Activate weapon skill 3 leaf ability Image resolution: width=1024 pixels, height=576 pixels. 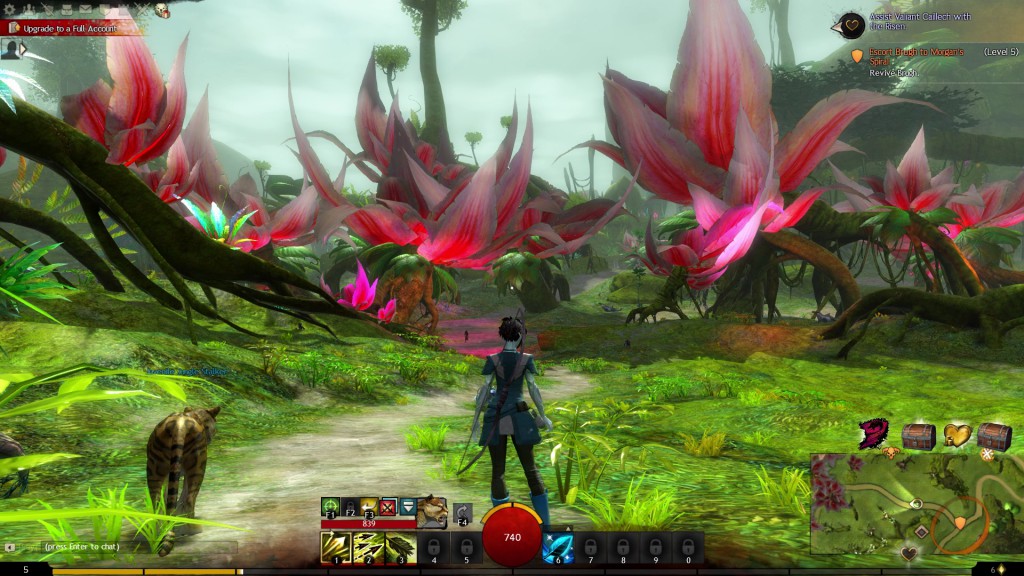point(400,547)
